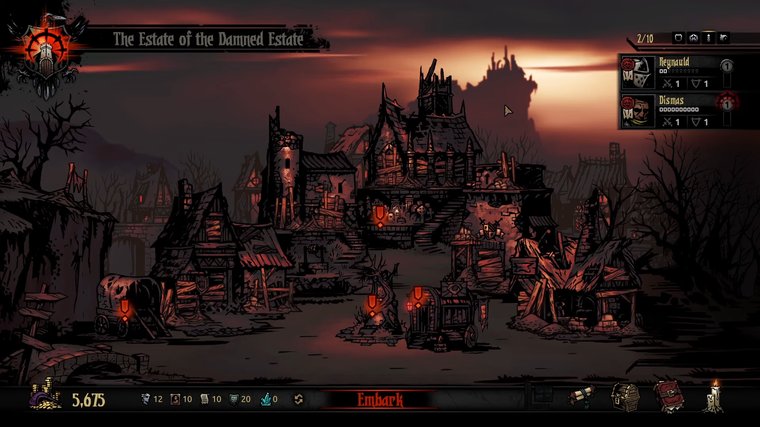Open the red journal book
This screenshot has height=427, width=760.
669,397
